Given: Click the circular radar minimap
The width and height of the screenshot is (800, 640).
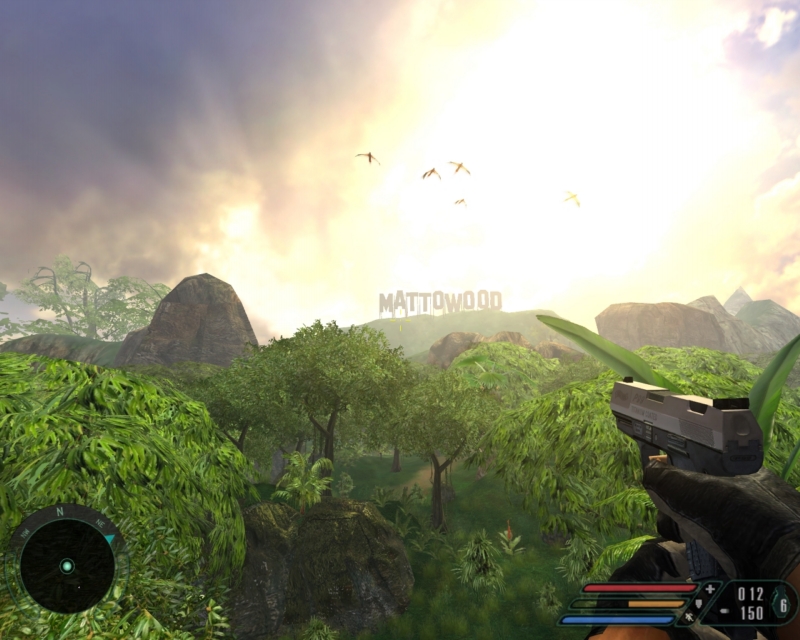Looking at the screenshot, I should coord(67,566).
